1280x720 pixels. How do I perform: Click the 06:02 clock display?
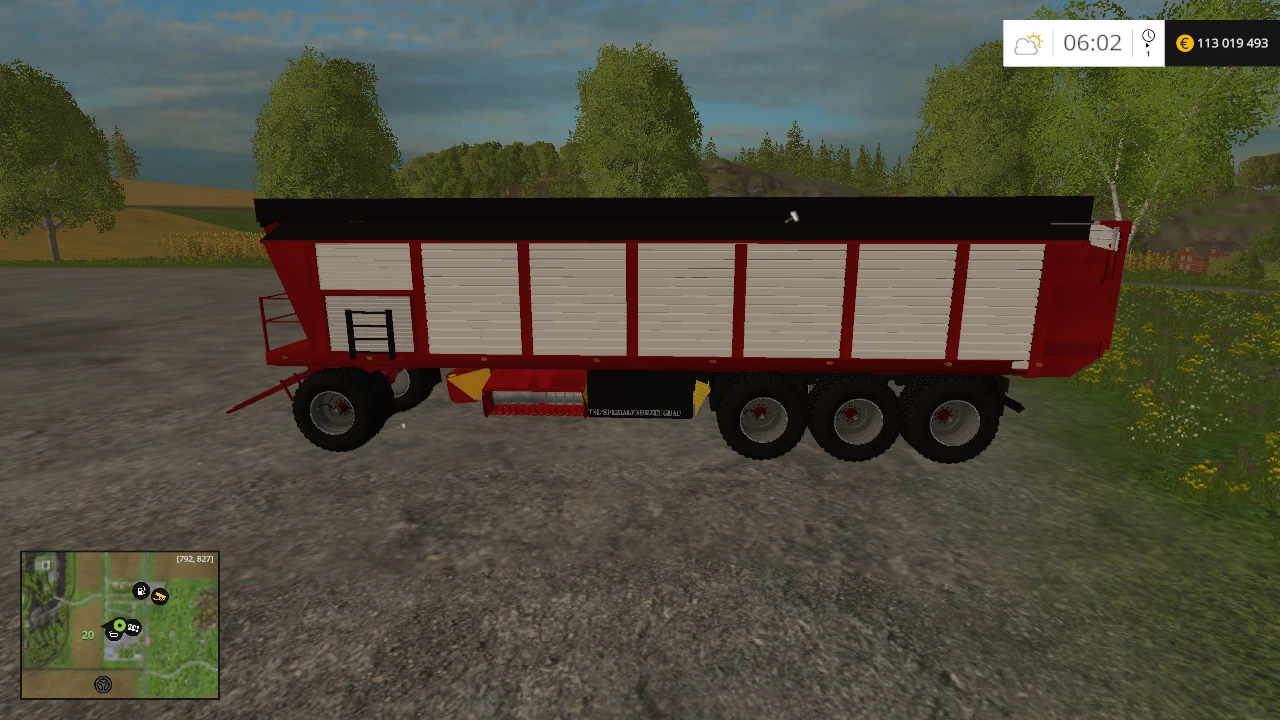pos(1093,42)
